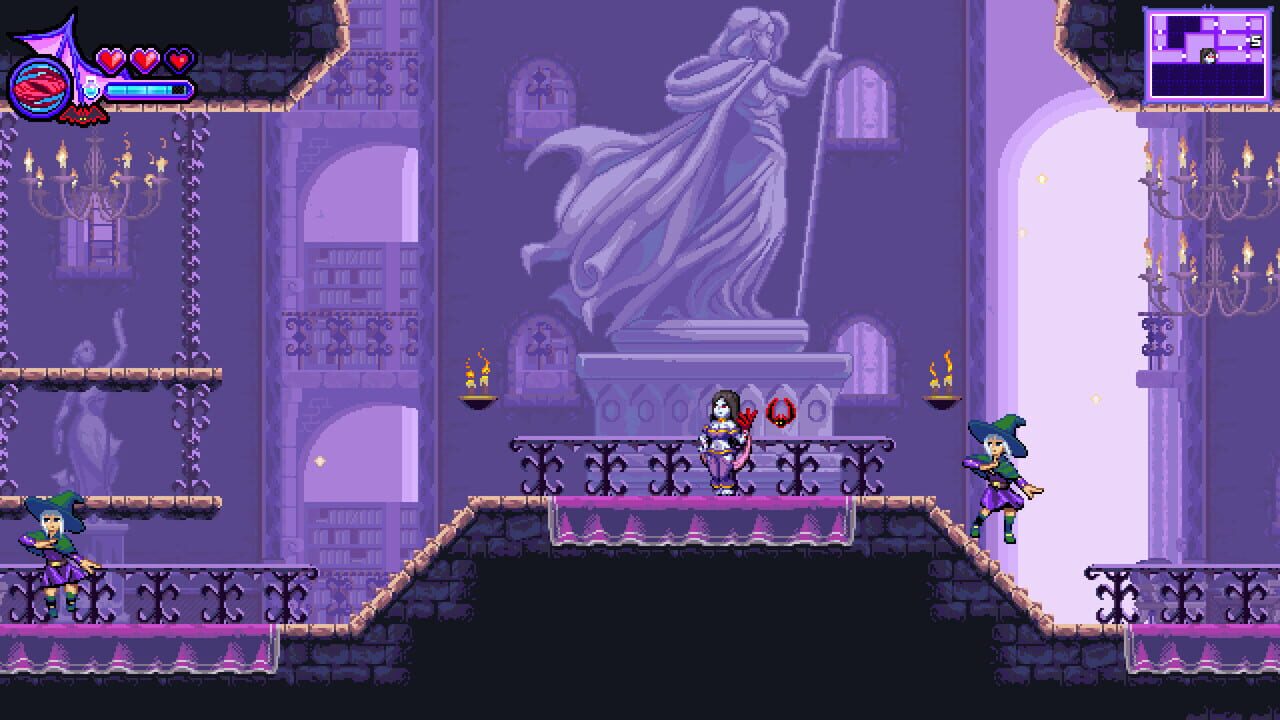Viewport: 1280px width, 720px height.
Task: Open the minimap in the top-right corner
Action: click(1208, 52)
